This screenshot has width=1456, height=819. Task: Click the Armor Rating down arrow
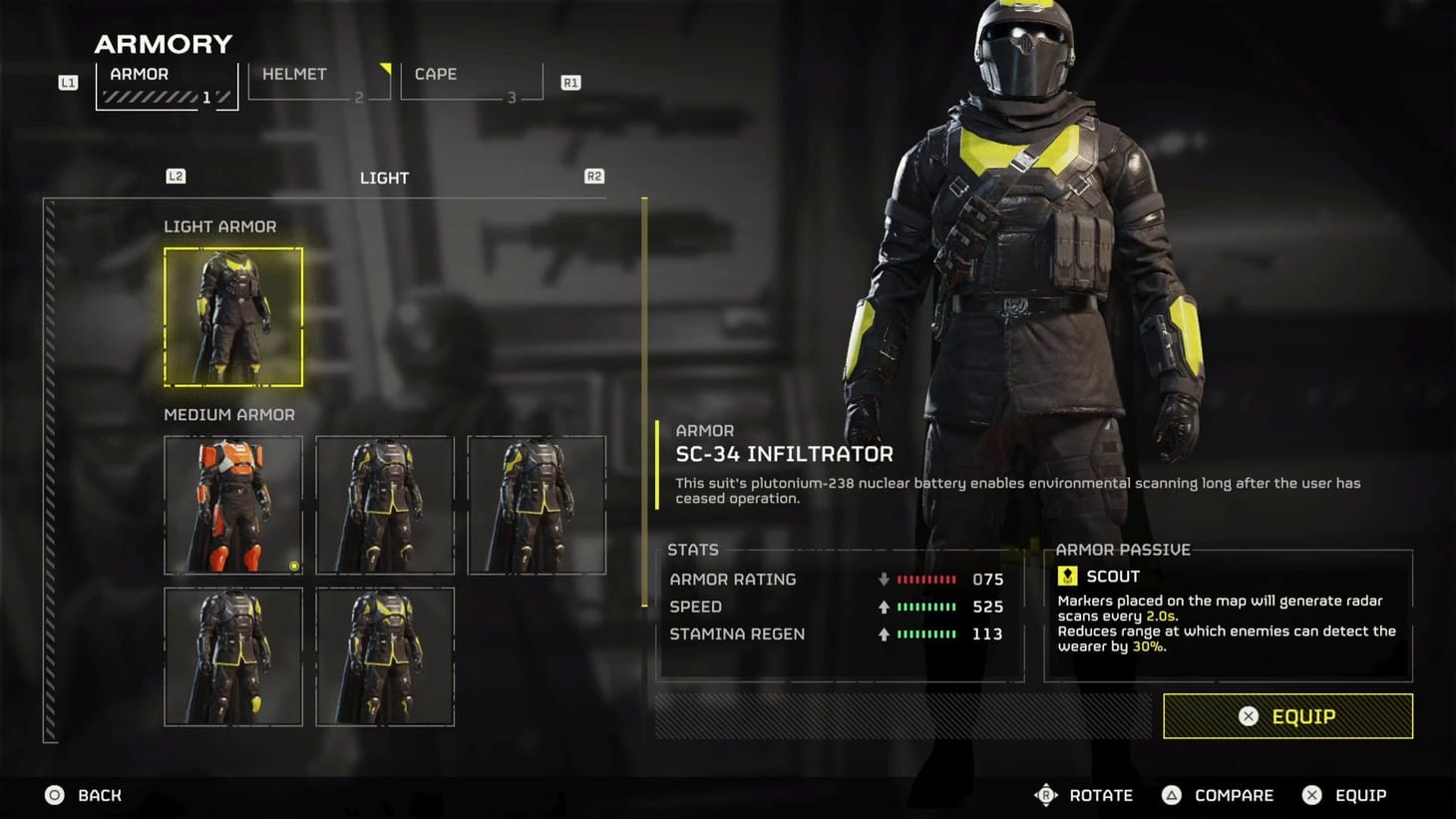[884, 579]
